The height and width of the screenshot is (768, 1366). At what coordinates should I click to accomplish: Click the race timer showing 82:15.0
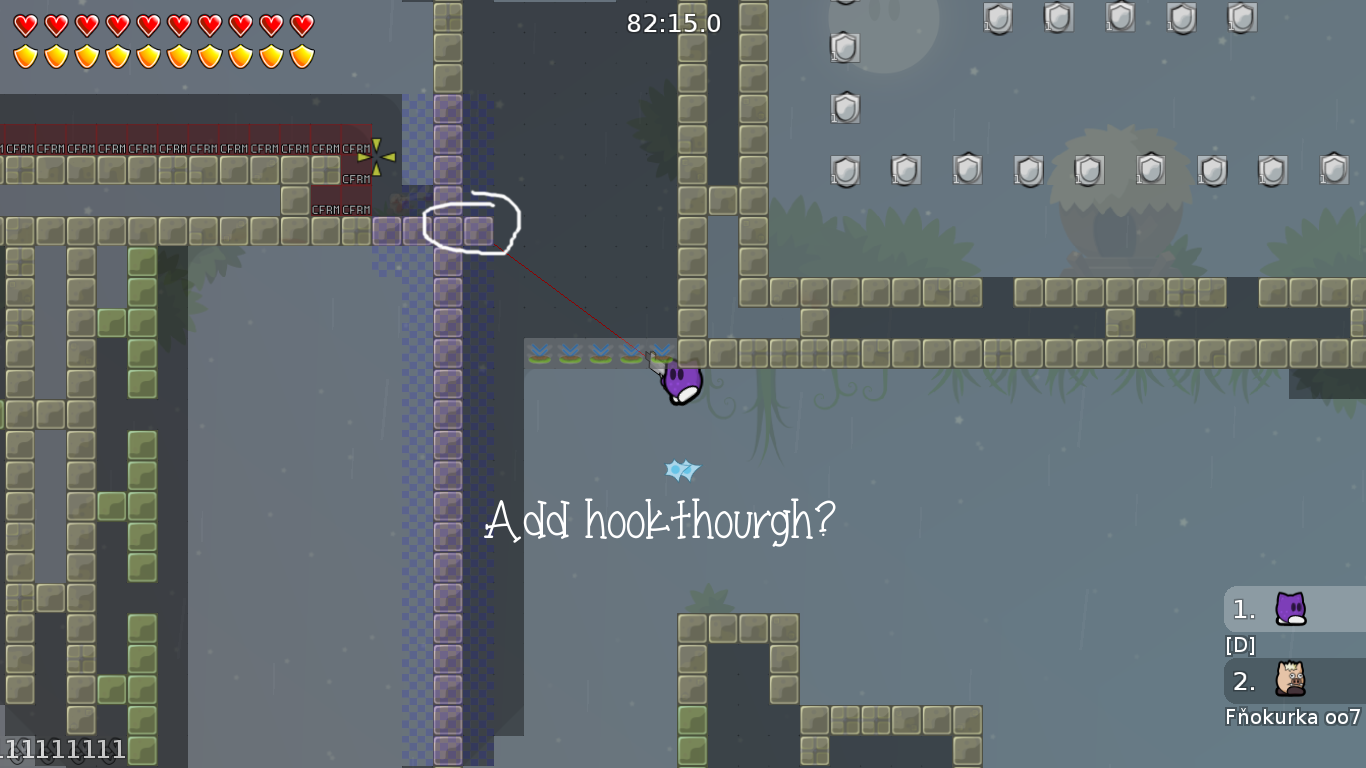674,24
